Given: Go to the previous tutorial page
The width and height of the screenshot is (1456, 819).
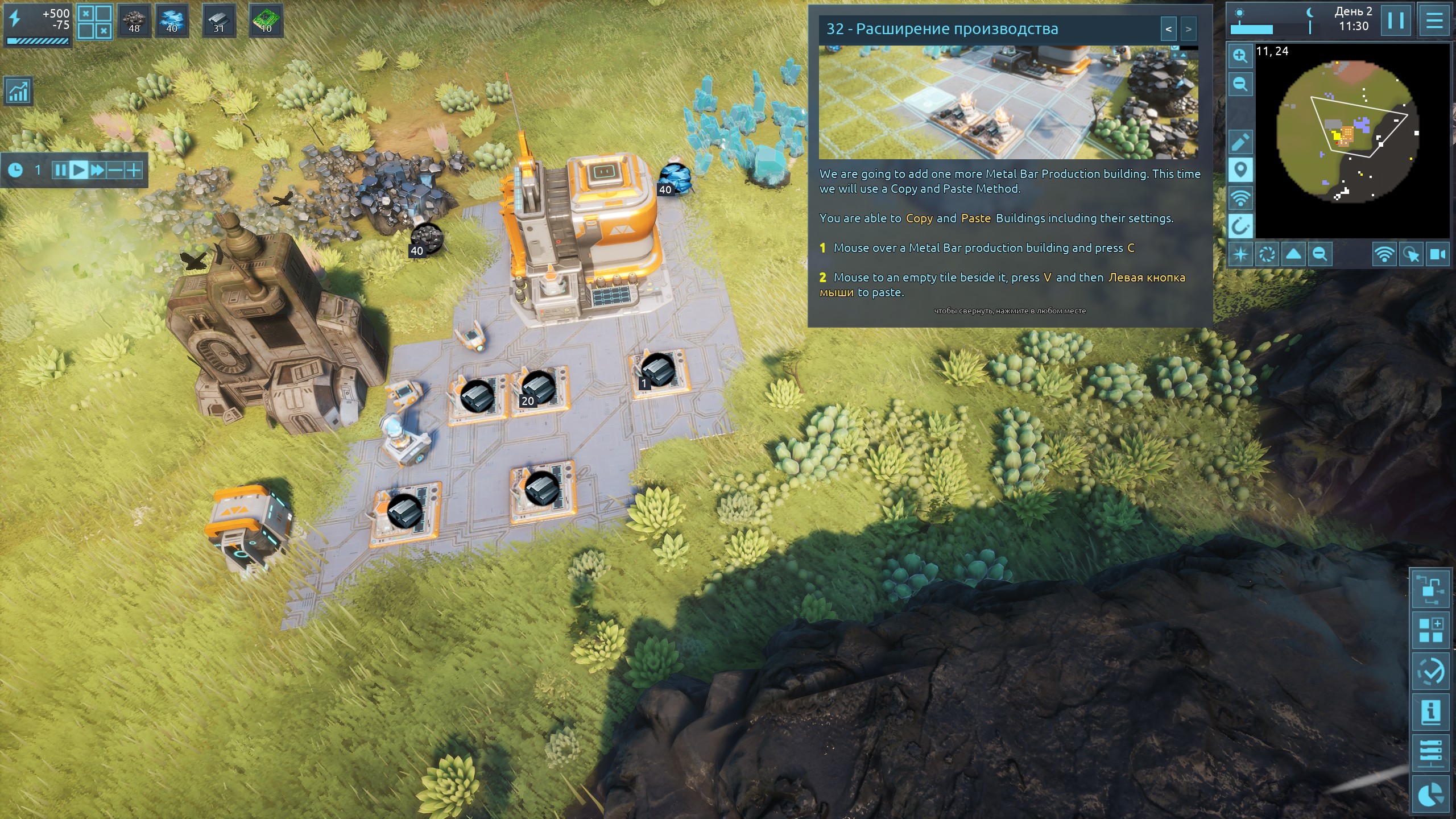Looking at the screenshot, I should click(1168, 29).
